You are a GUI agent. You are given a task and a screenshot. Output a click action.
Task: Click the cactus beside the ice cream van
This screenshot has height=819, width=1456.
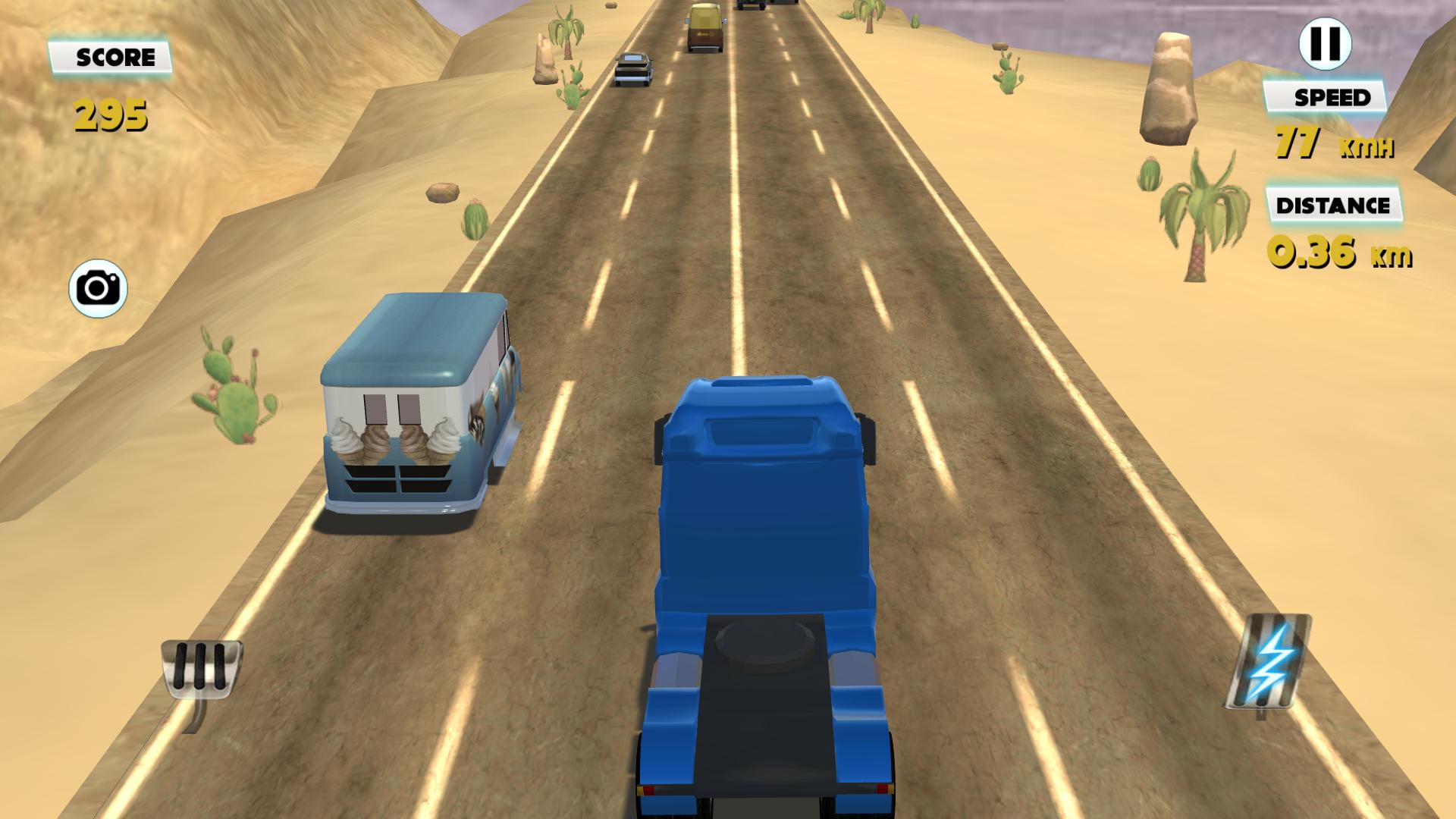pyautogui.click(x=235, y=394)
